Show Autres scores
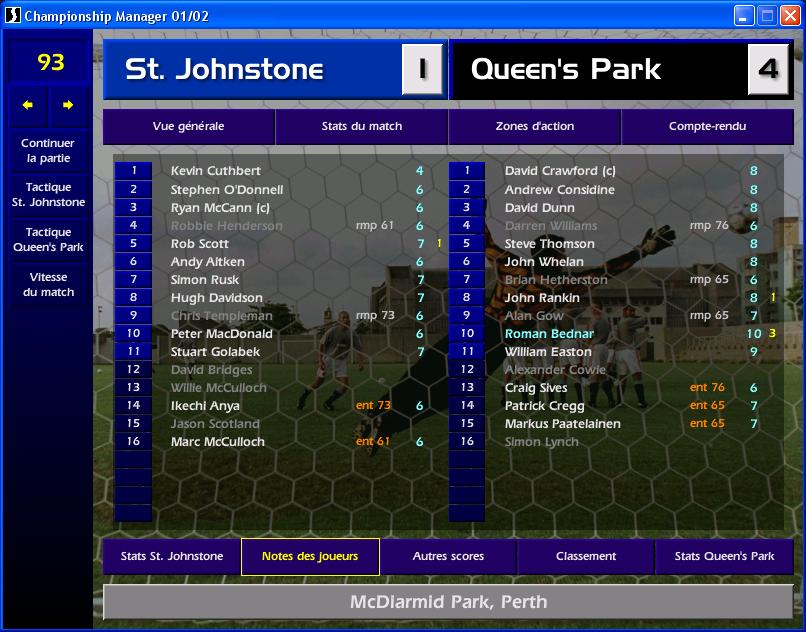This screenshot has height=632, width=806. coord(448,557)
